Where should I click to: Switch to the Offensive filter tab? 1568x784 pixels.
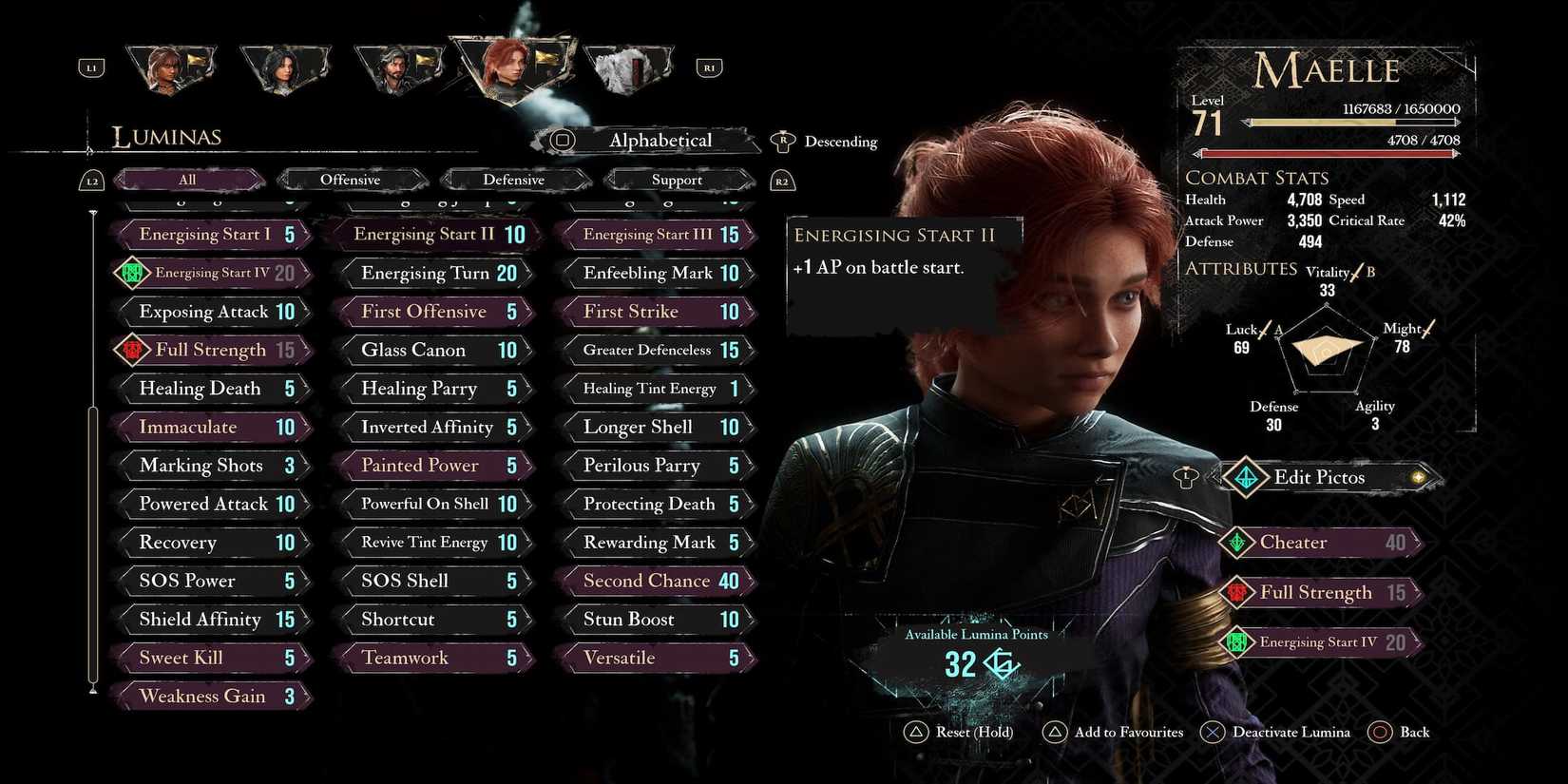pos(352,180)
